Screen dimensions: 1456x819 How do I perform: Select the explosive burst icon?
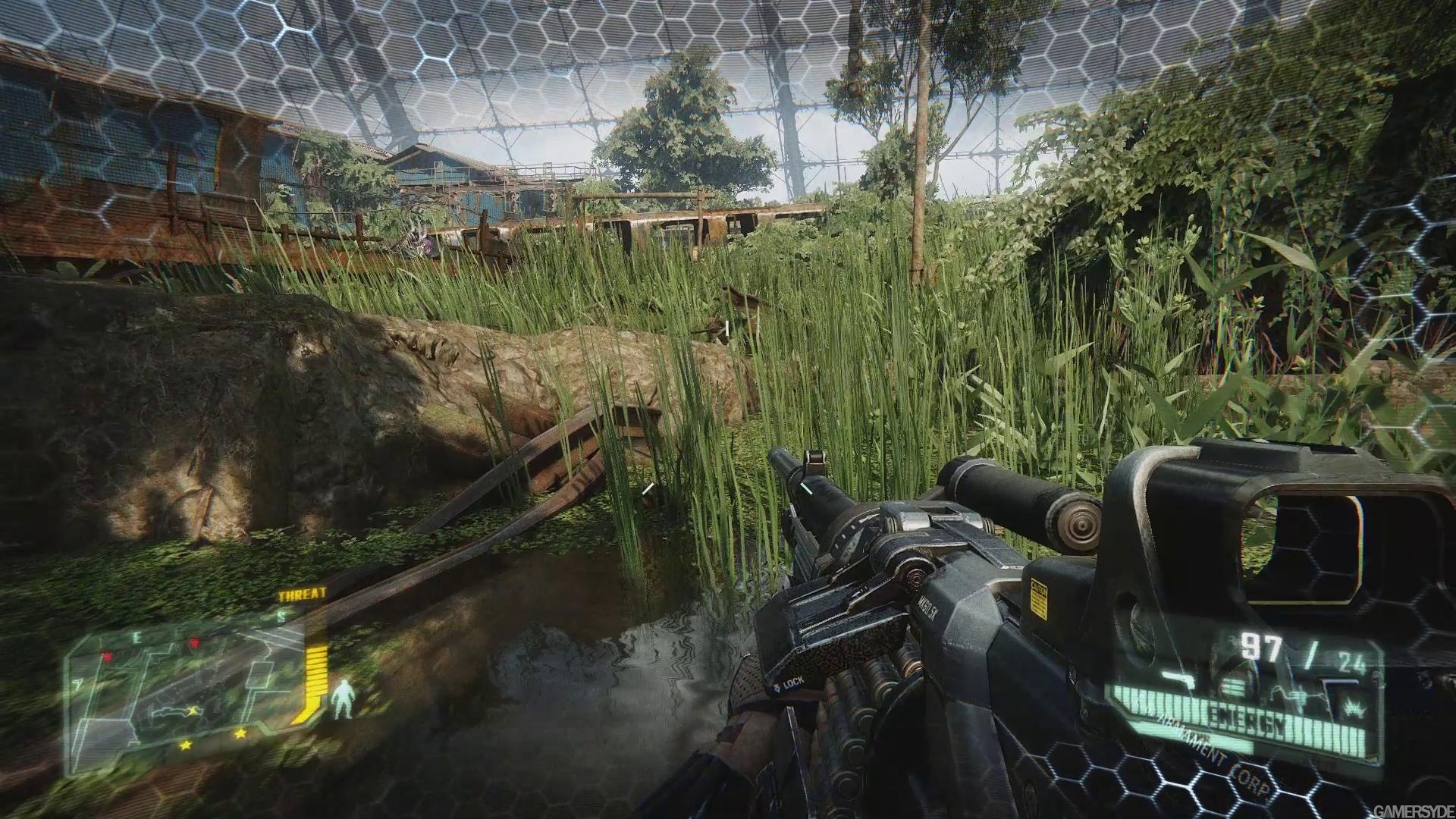point(1351,706)
